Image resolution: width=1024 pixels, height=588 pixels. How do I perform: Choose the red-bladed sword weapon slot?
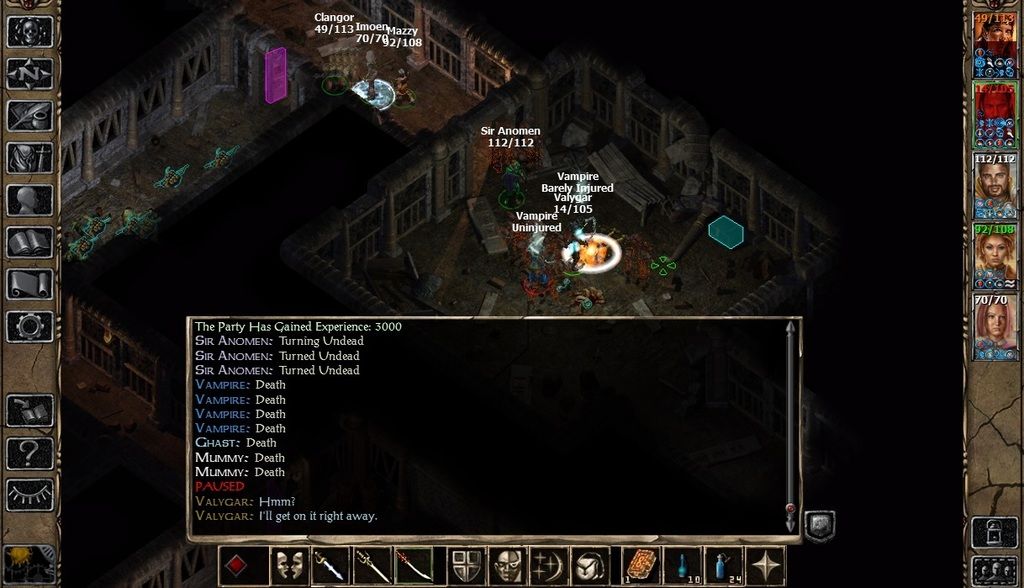click(x=413, y=566)
